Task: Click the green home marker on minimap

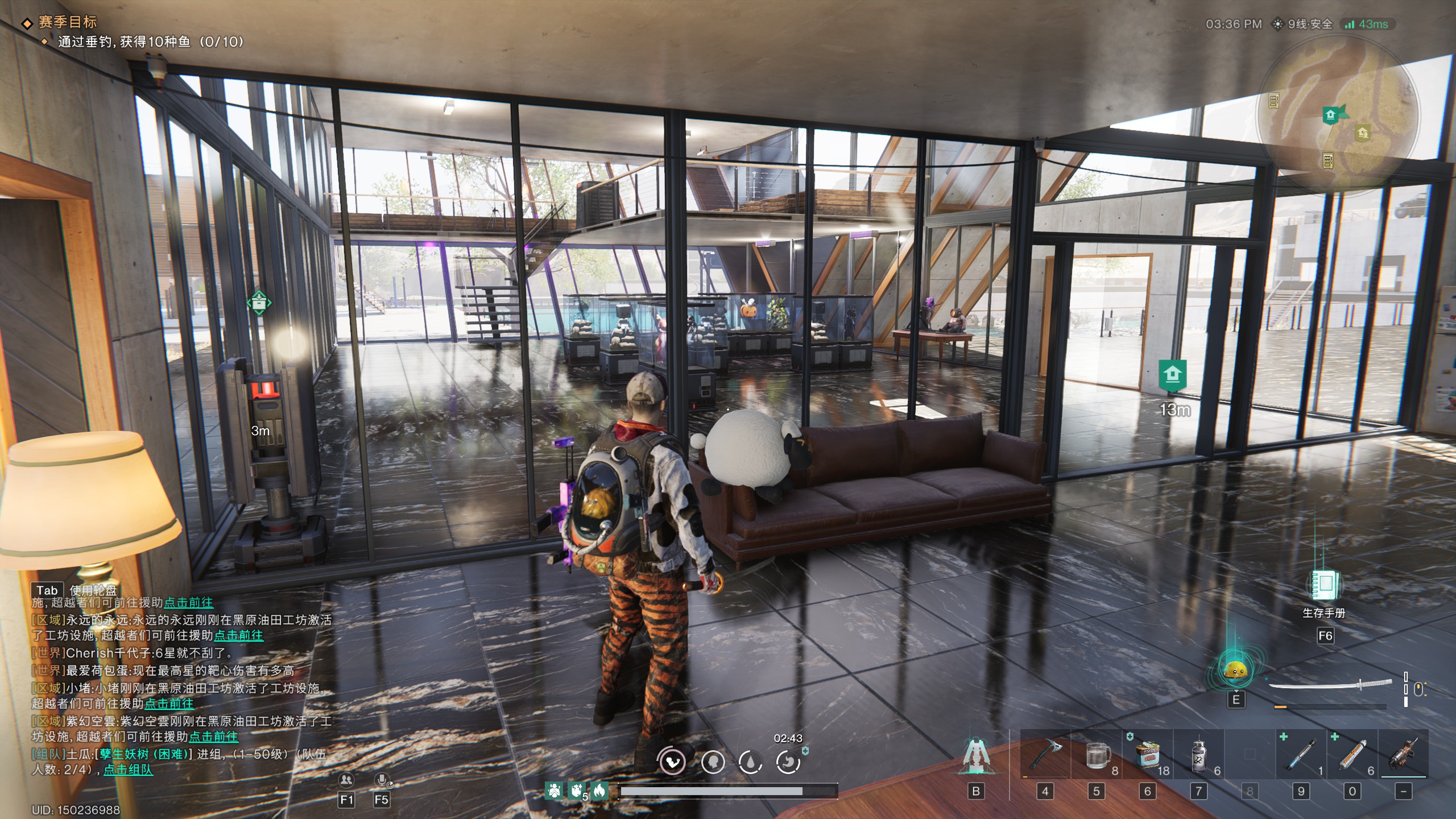Action: point(1330,115)
